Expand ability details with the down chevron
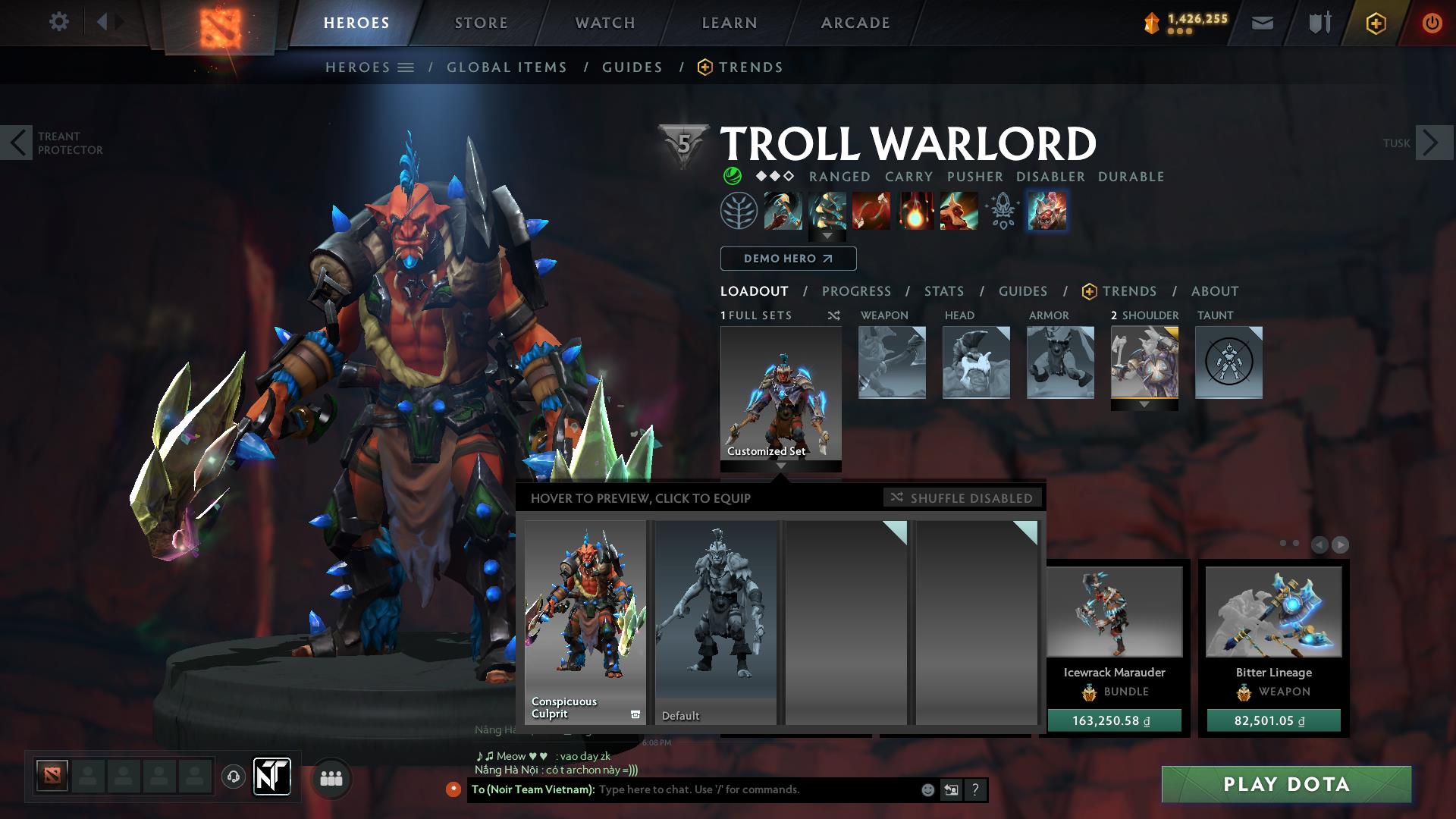The width and height of the screenshot is (1456, 819). click(x=827, y=236)
